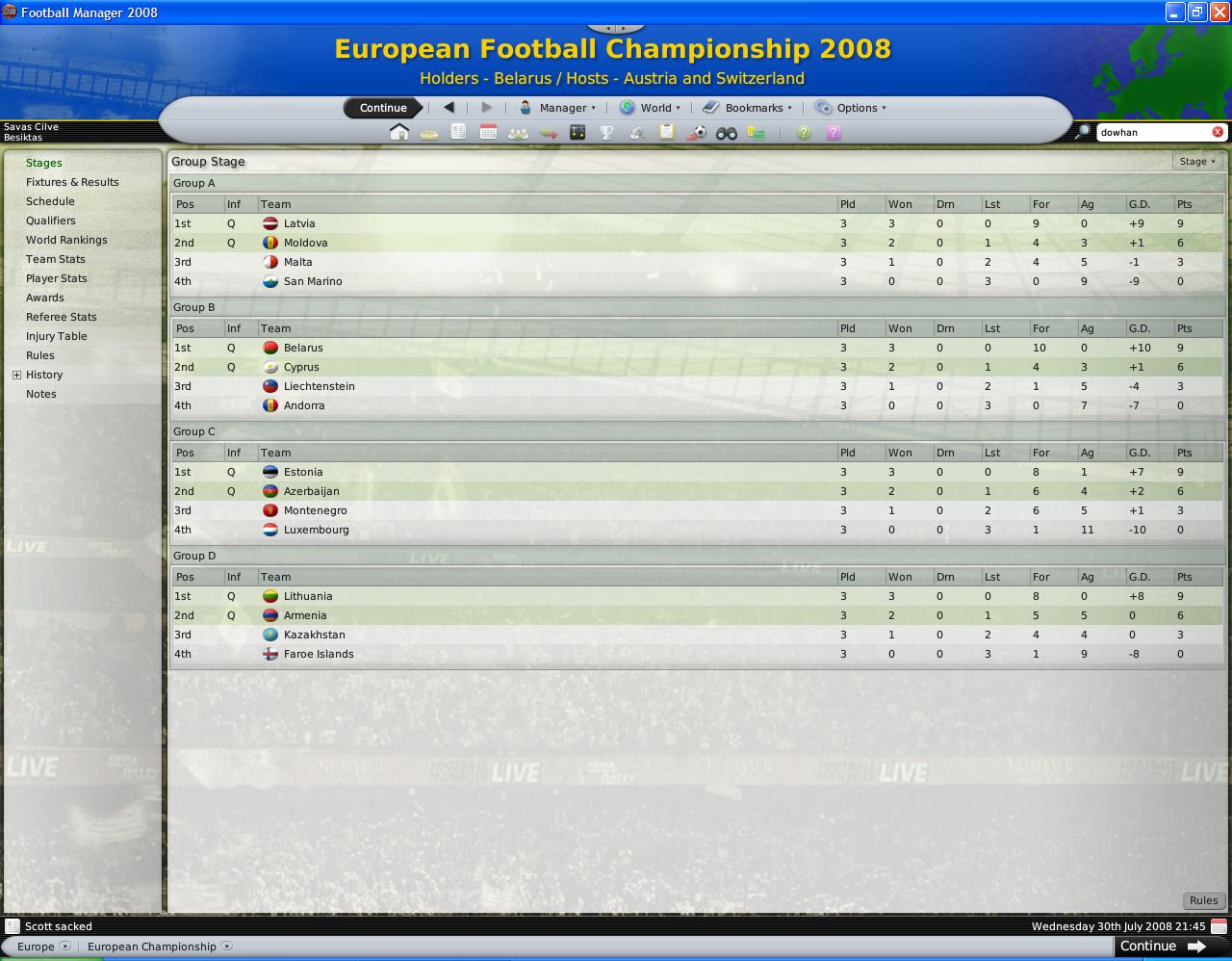1232x961 pixels.
Task: Open the Options menu
Action: 850,108
